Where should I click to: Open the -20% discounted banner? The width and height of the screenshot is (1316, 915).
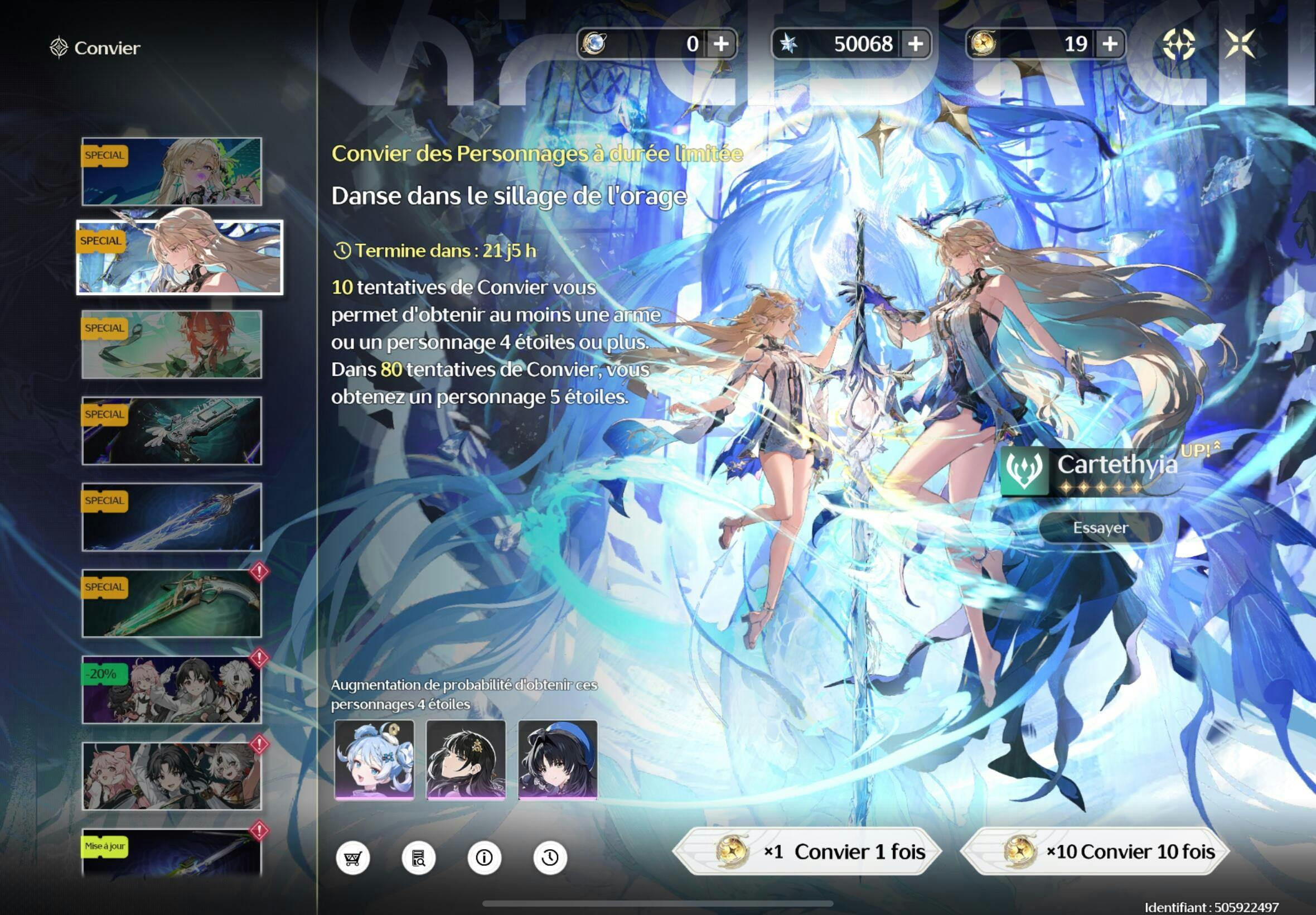point(172,690)
